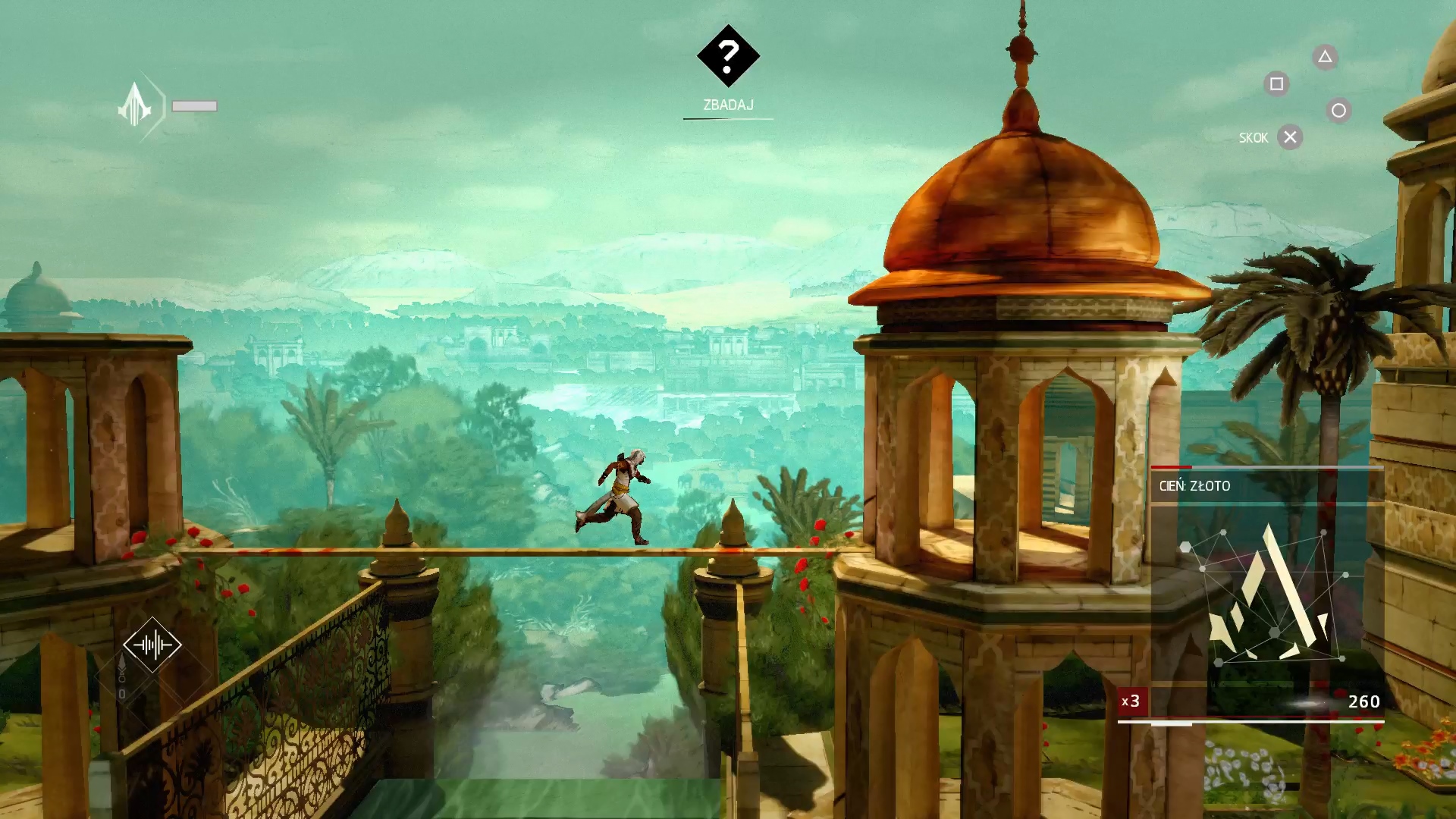Open the CIEŃ: ZŁOTO rating panel
Screen dimensions: 1456x819
(x=1266, y=486)
